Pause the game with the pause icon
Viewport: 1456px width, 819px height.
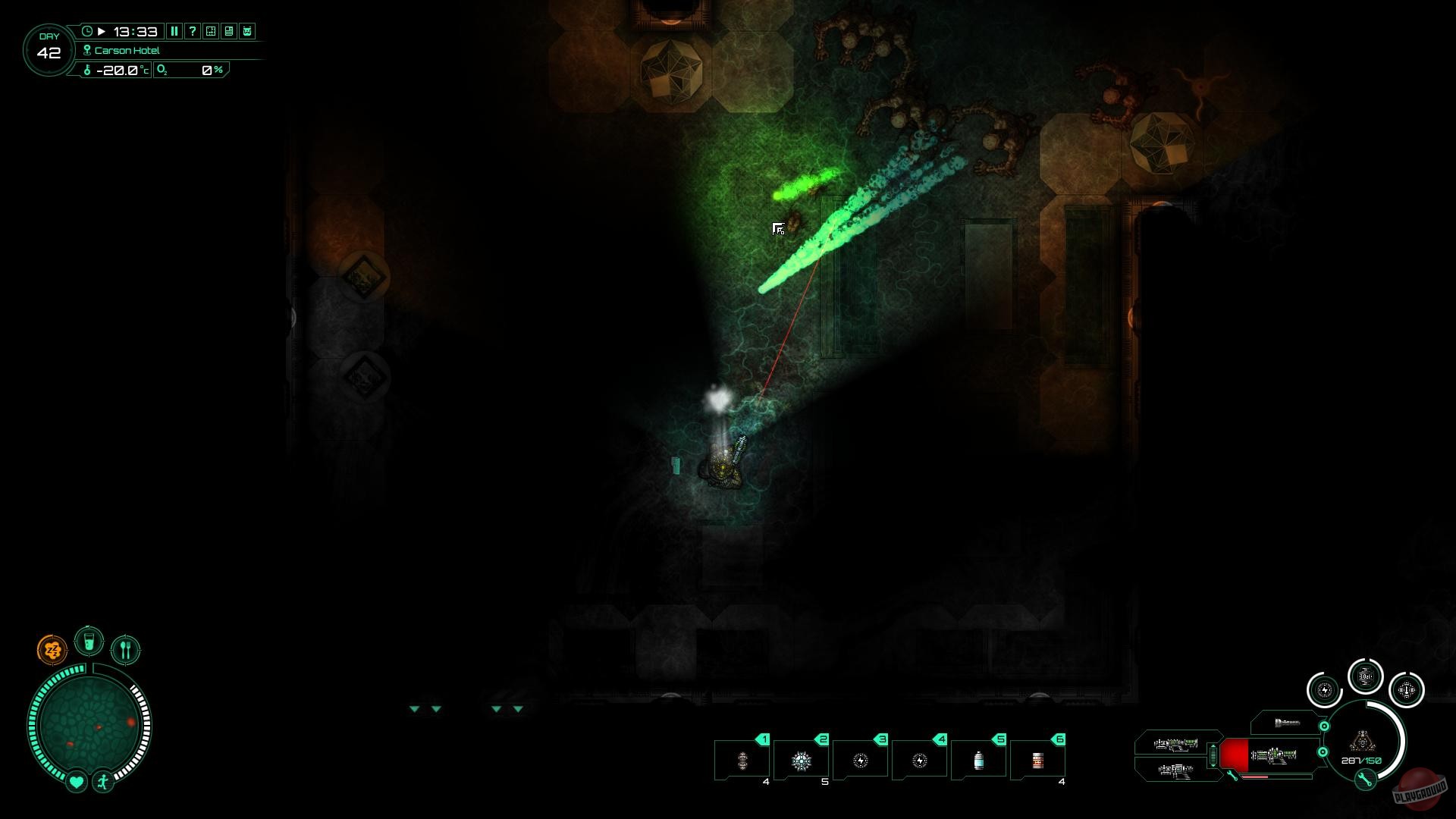tap(174, 32)
